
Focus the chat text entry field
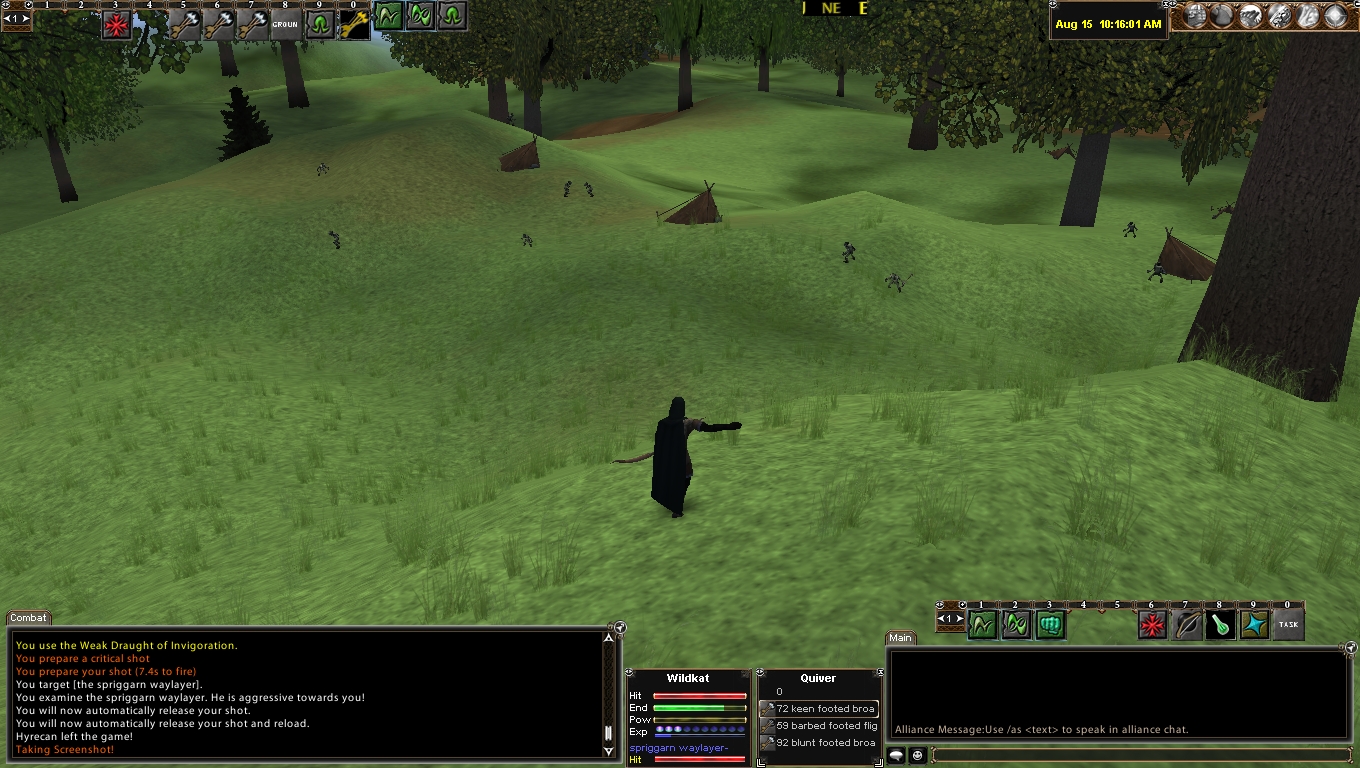tap(1140, 756)
